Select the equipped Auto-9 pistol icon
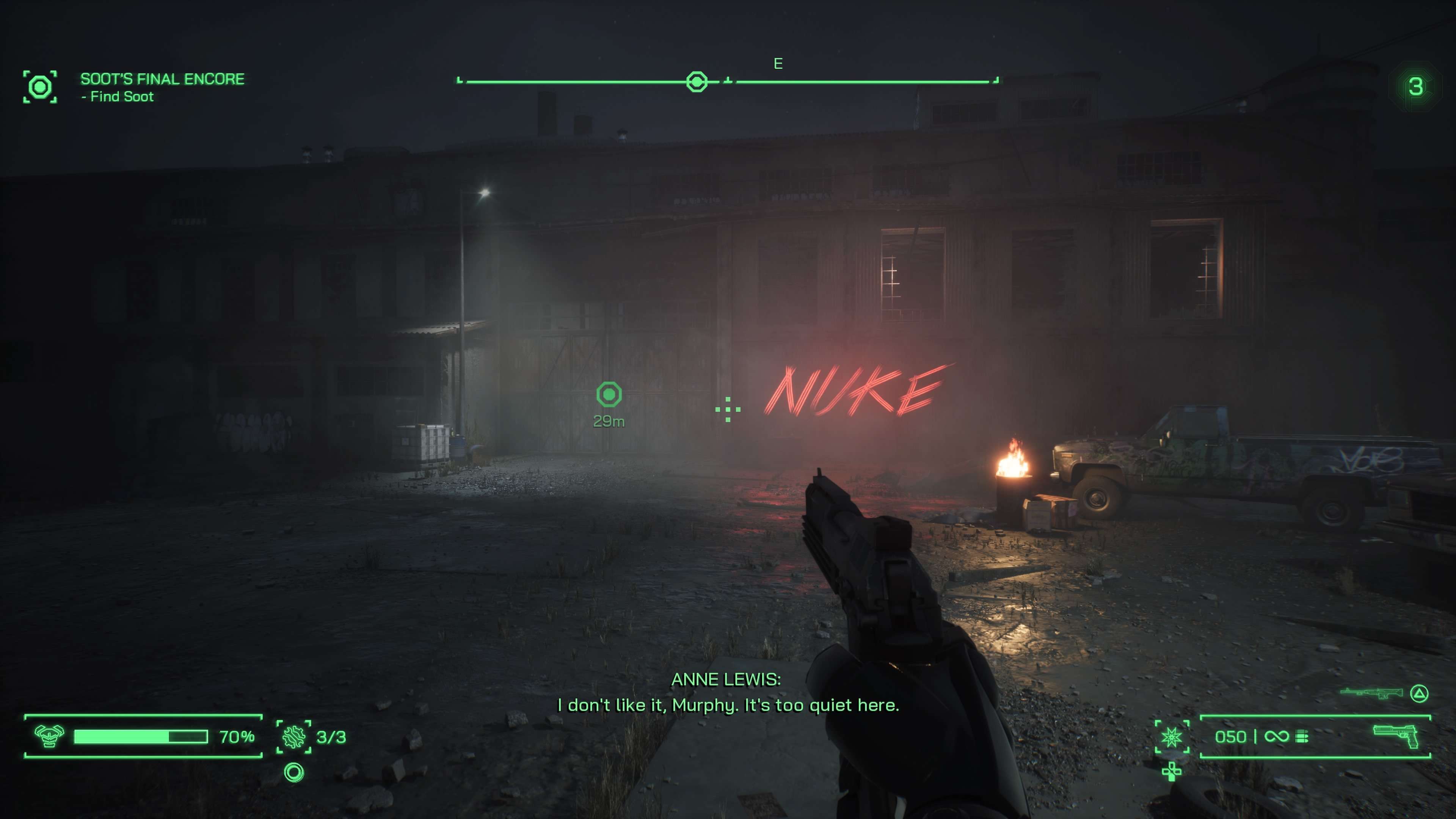 click(1395, 736)
